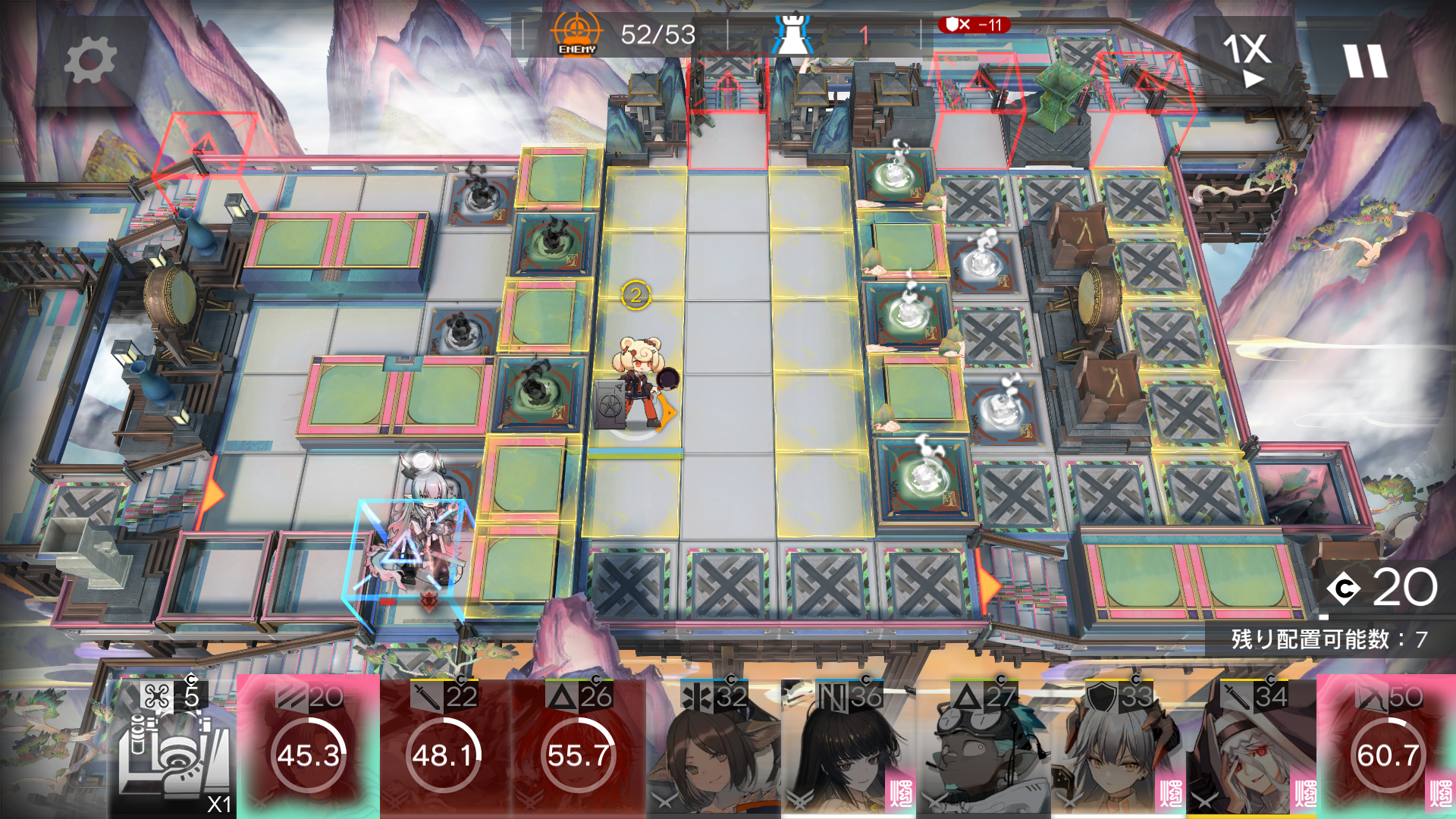Toggle the 1X game speed button
This screenshot has width=1456, height=819.
pos(1246,57)
